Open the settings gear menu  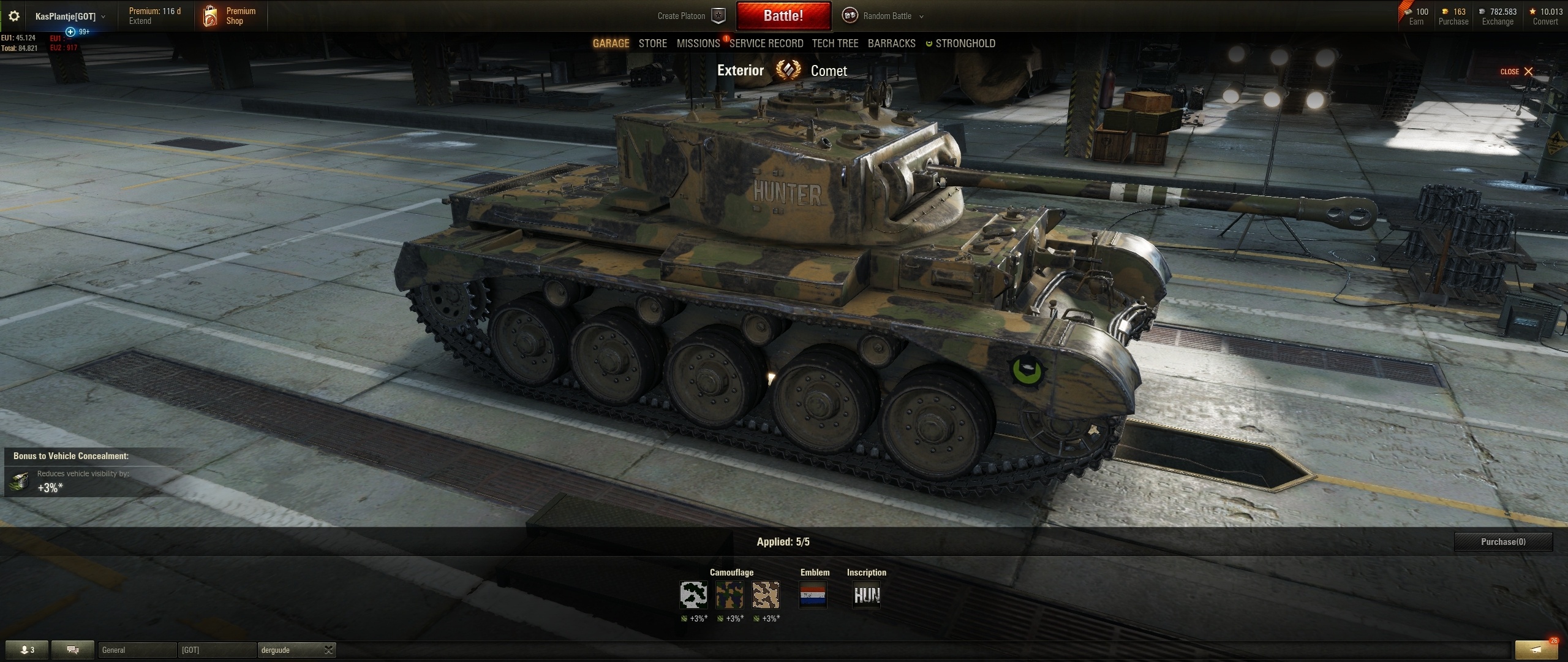click(14, 16)
